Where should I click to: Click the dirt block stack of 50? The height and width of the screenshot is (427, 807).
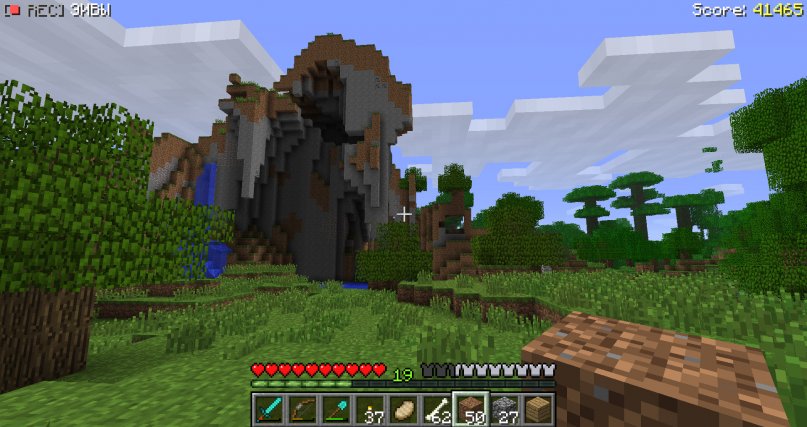coord(471,408)
